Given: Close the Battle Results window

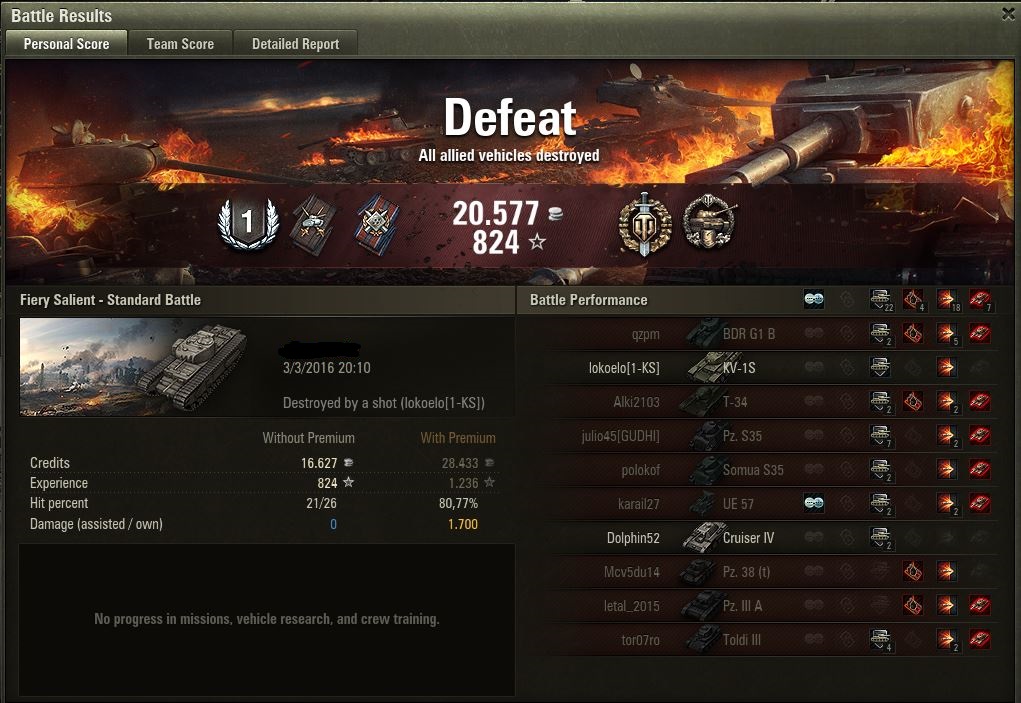Looking at the screenshot, I should [x=1008, y=14].
